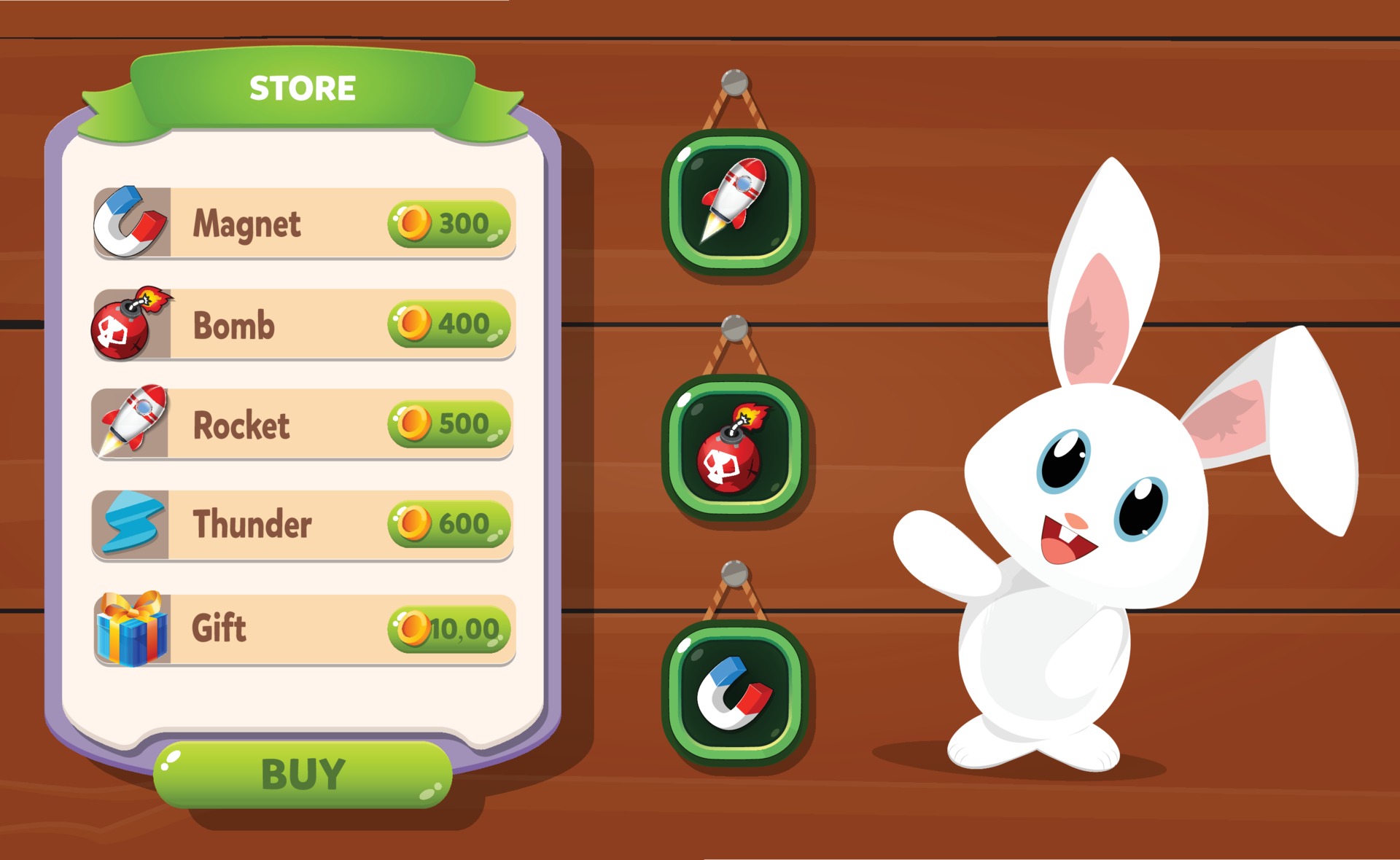The image size is (1400, 860).
Task: Click the 600 coin price button for Thunder
Action: (448, 525)
